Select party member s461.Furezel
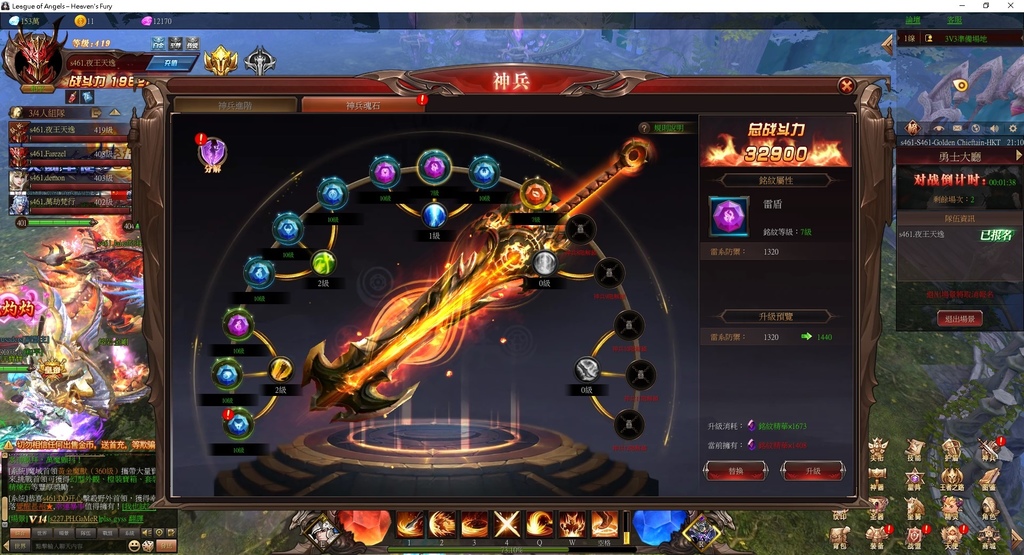Image resolution: width=1024 pixels, height=555 pixels. point(60,155)
